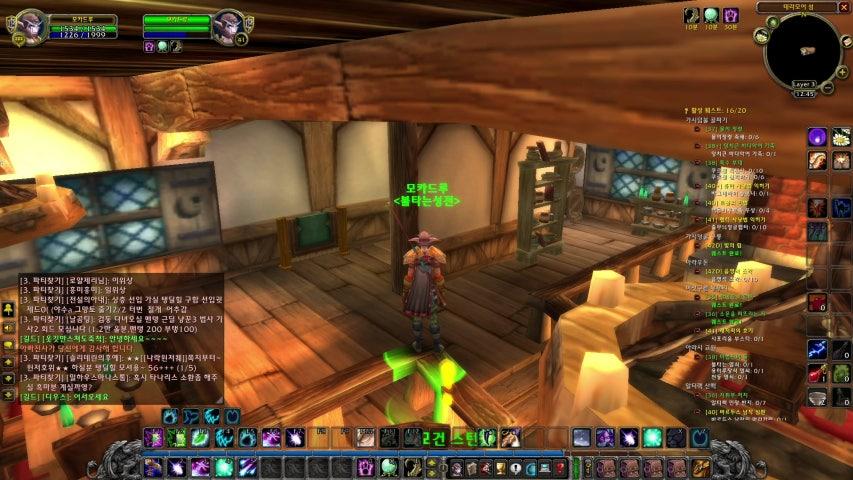The height and width of the screenshot is (480, 853).
Task: Toggle the minimap tracking leaf icon
Action: tap(773, 23)
